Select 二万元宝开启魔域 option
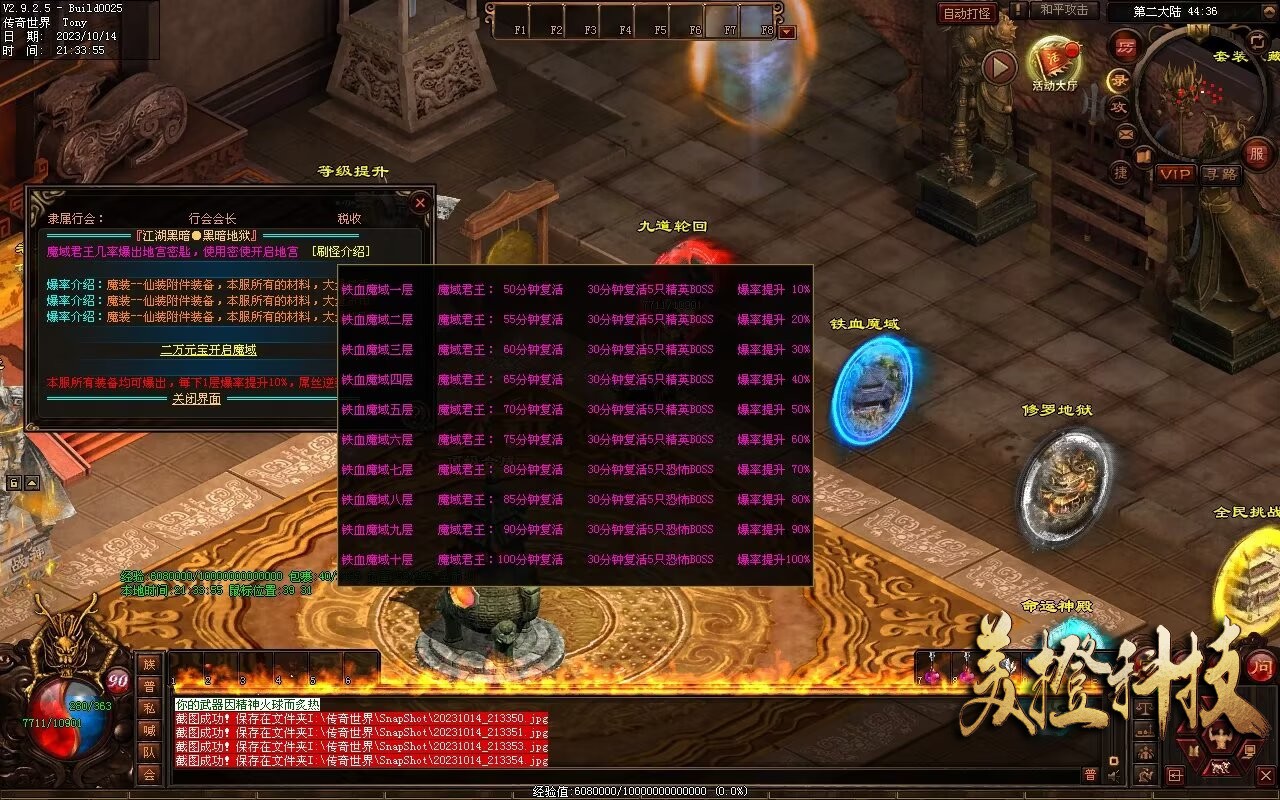This screenshot has width=1280, height=800. click(209, 350)
